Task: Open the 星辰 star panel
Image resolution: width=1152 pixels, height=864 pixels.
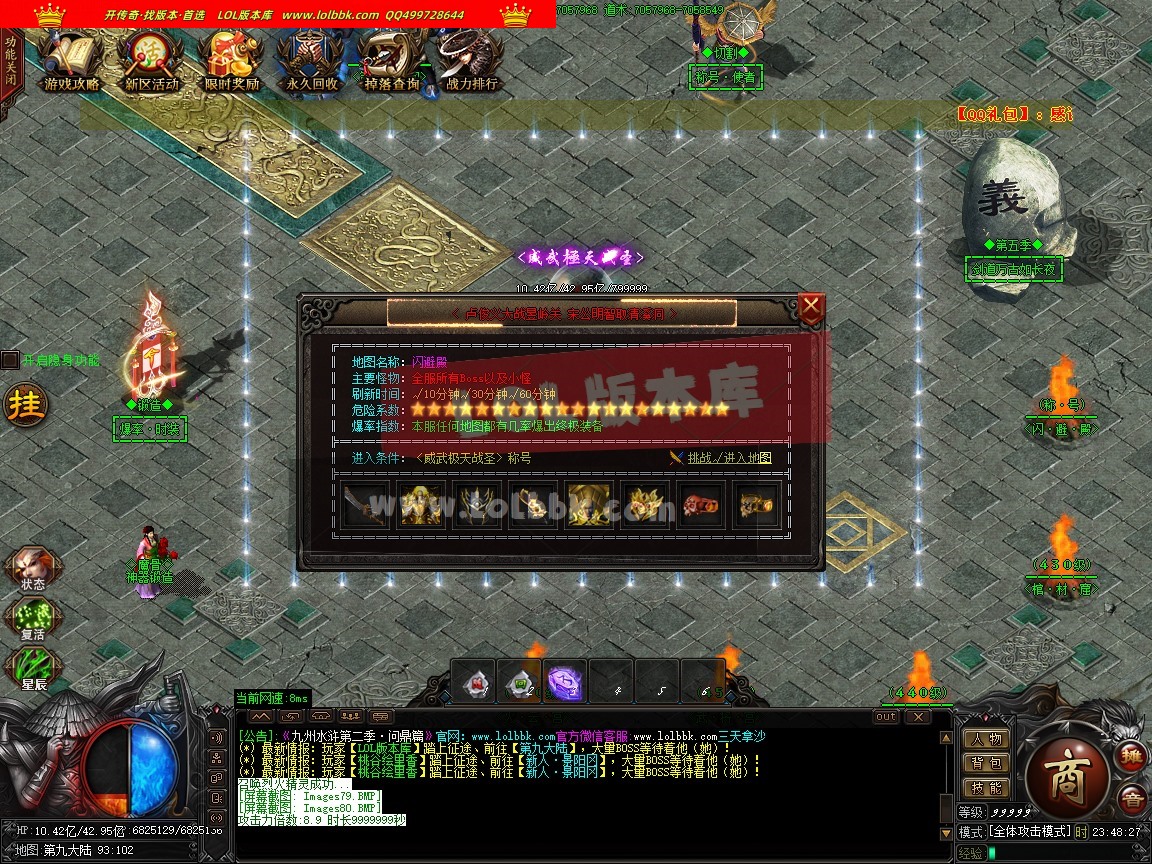Action: coord(31,666)
